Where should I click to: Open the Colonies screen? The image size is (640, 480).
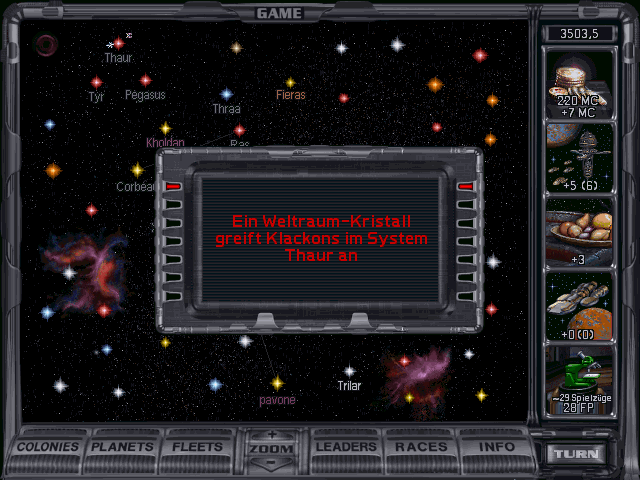point(48,447)
